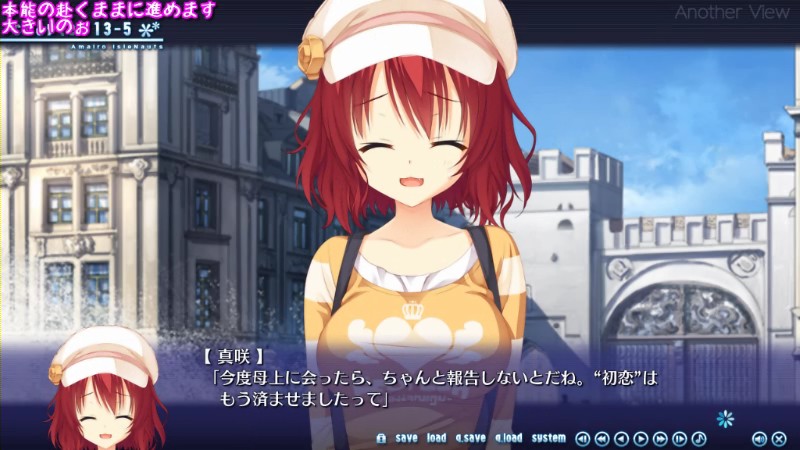Click the fast-forward skip button
The image size is (800, 450).
pos(660,438)
